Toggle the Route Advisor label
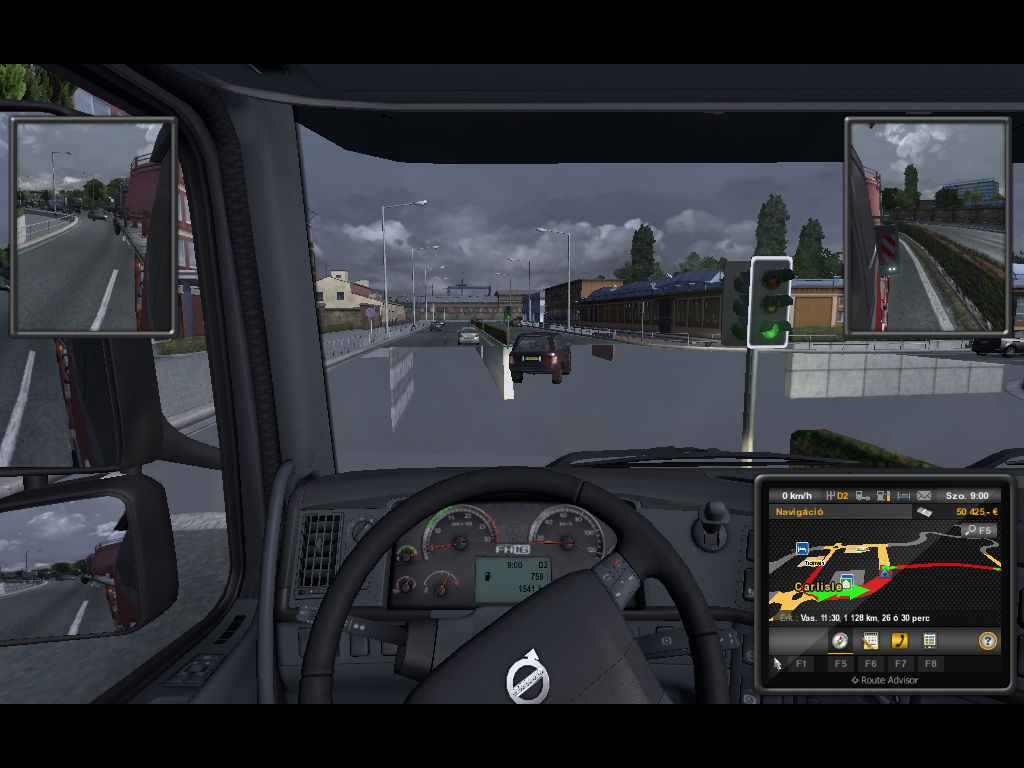Viewport: 1024px width, 768px height. point(884,680)
